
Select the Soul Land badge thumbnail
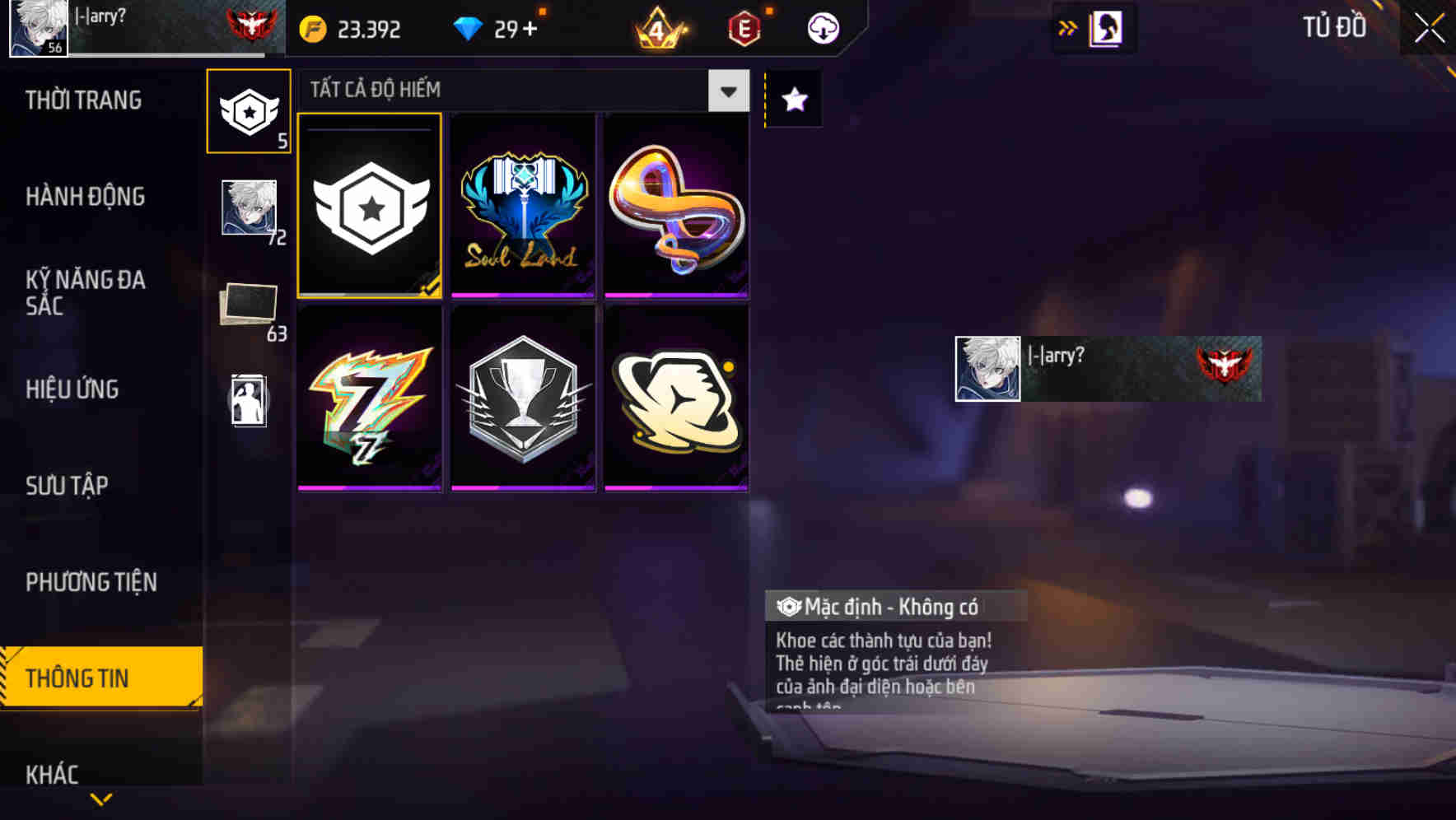522,206
